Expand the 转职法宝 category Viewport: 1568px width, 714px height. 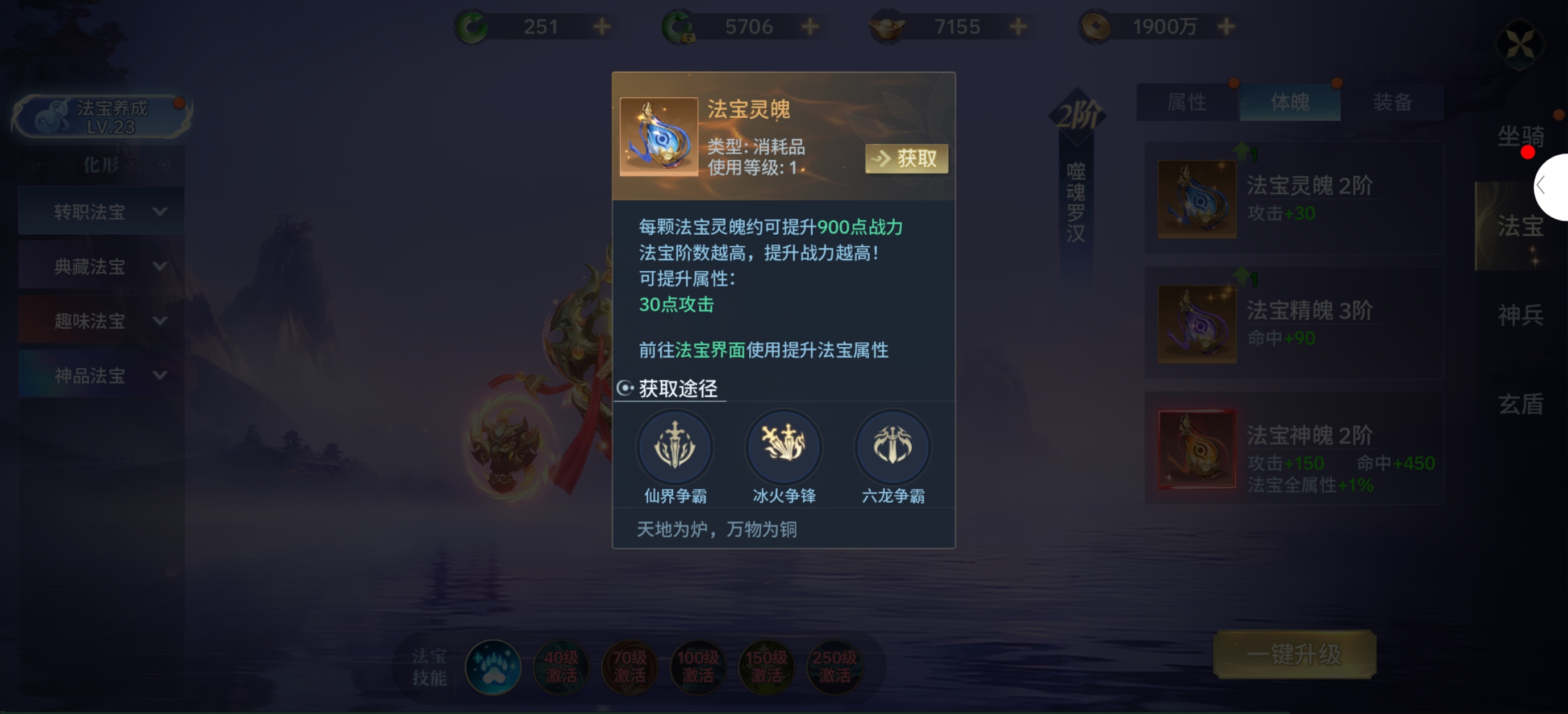point(102,212)
